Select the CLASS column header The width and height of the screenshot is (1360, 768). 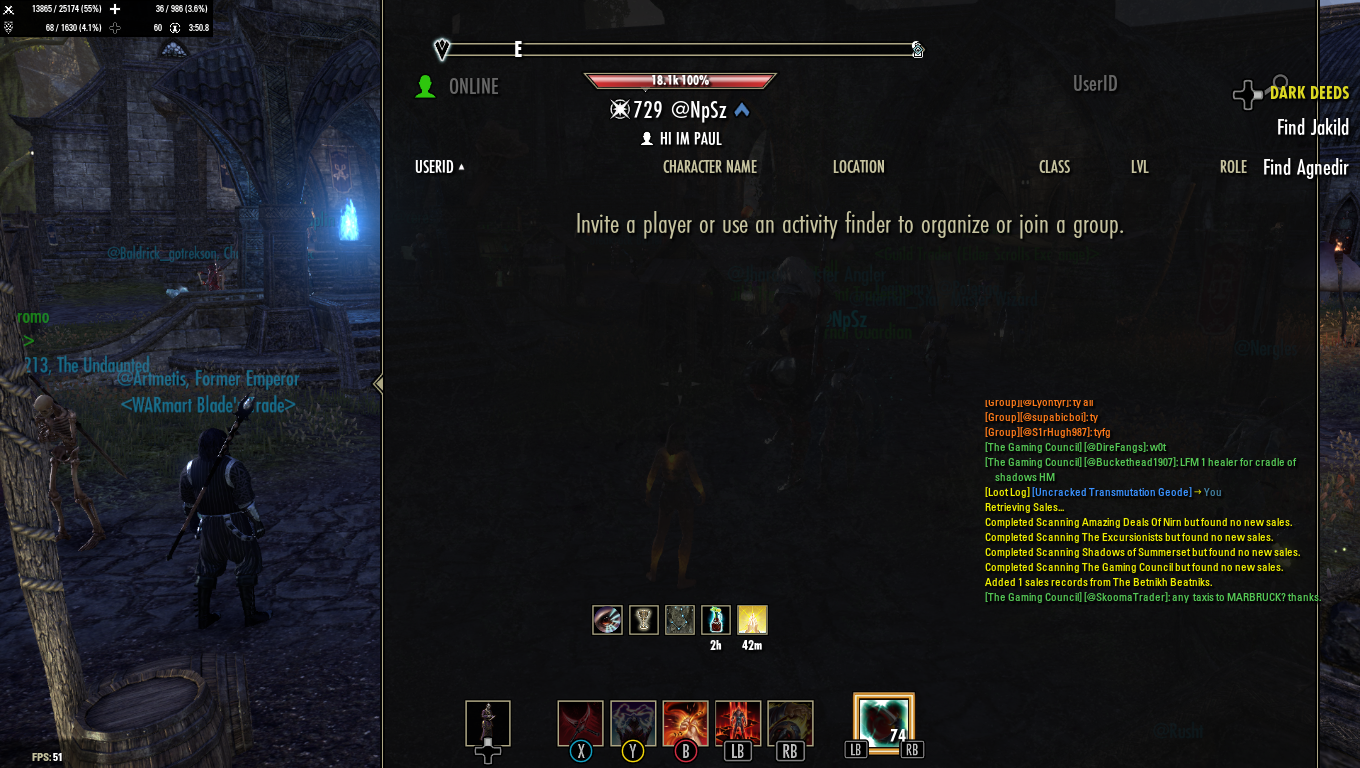[1054, 167]
